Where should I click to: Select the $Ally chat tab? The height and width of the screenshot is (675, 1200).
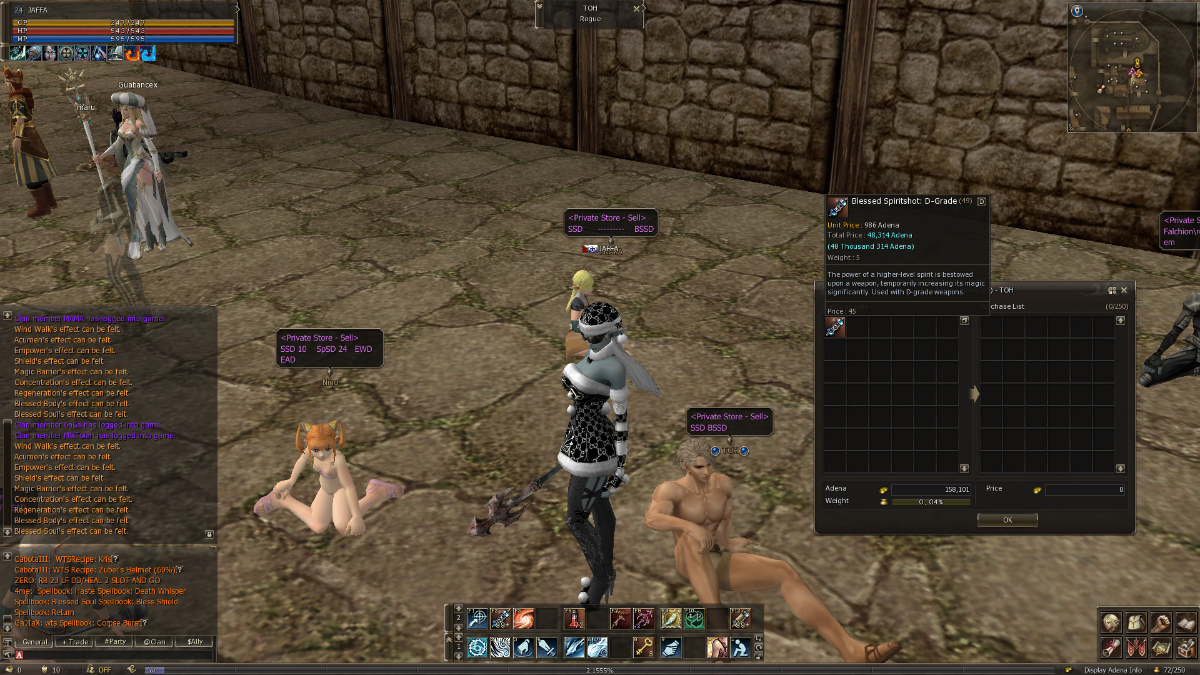194,641
